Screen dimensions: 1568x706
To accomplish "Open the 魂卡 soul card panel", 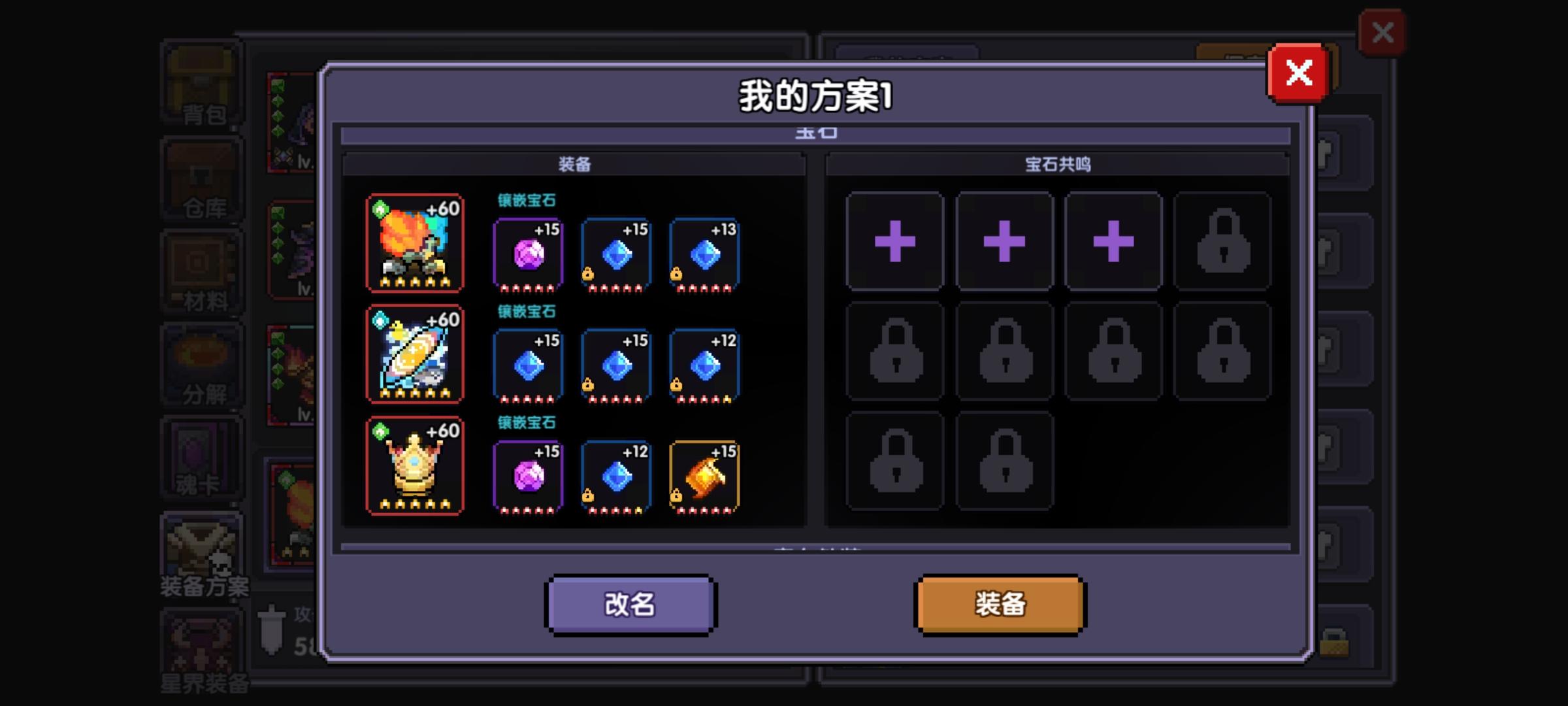I will pyautogui.click(x=203, y=458).
